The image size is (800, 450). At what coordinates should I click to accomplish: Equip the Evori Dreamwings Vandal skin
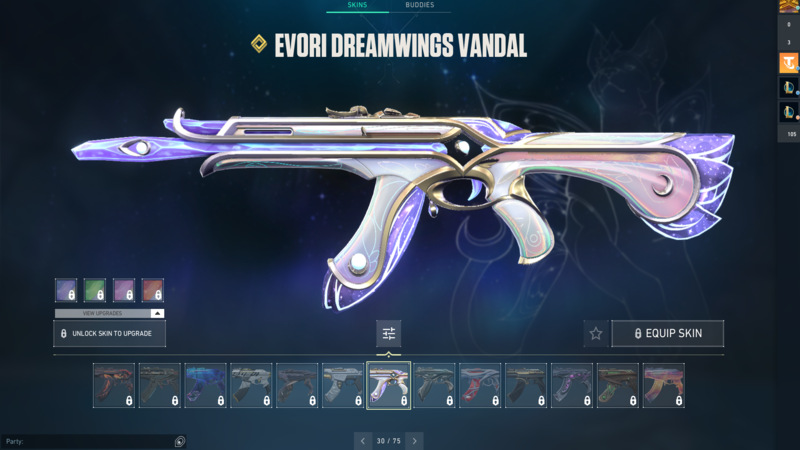coord(667,333)
